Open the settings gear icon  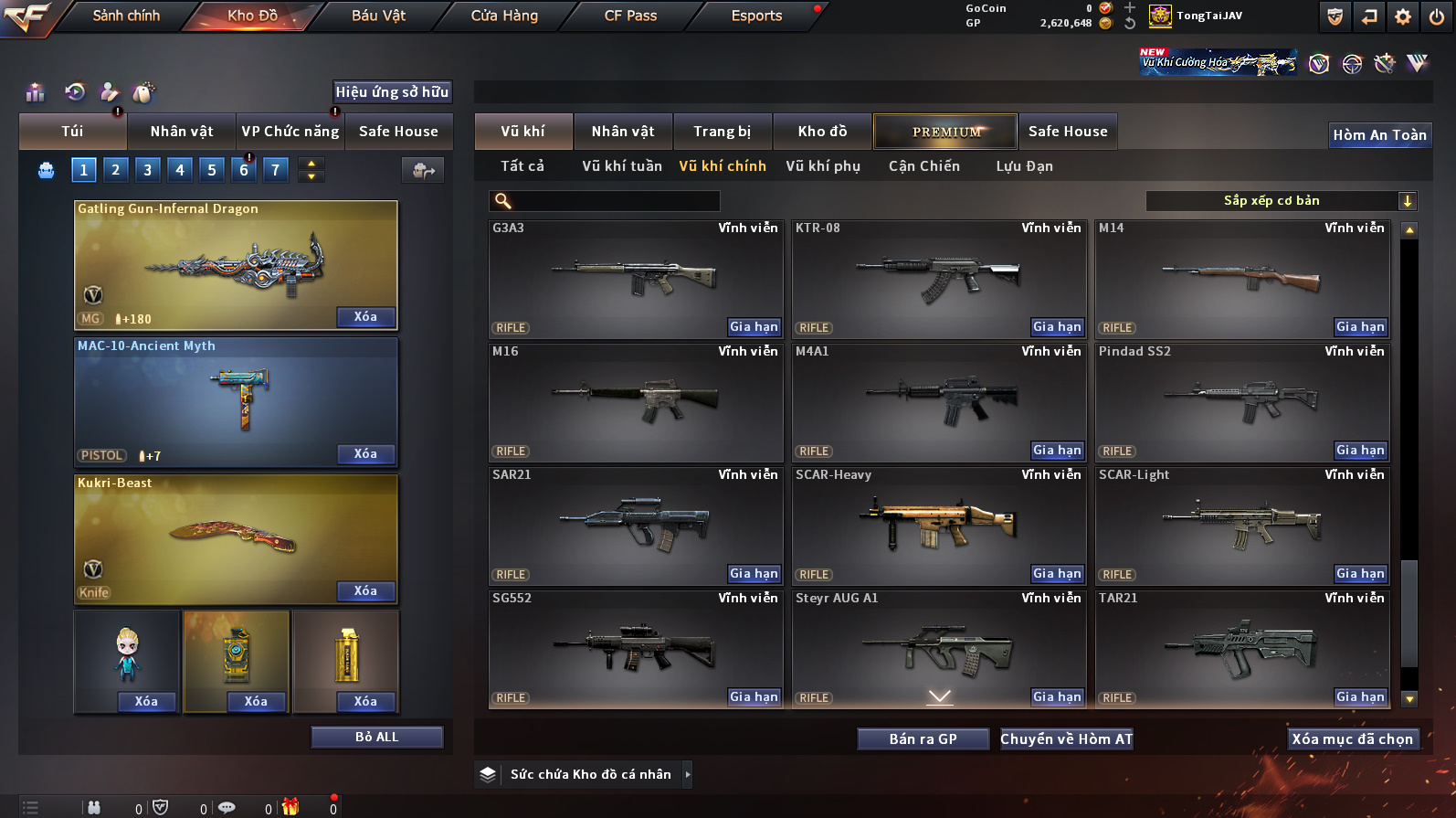[1403, 16]
